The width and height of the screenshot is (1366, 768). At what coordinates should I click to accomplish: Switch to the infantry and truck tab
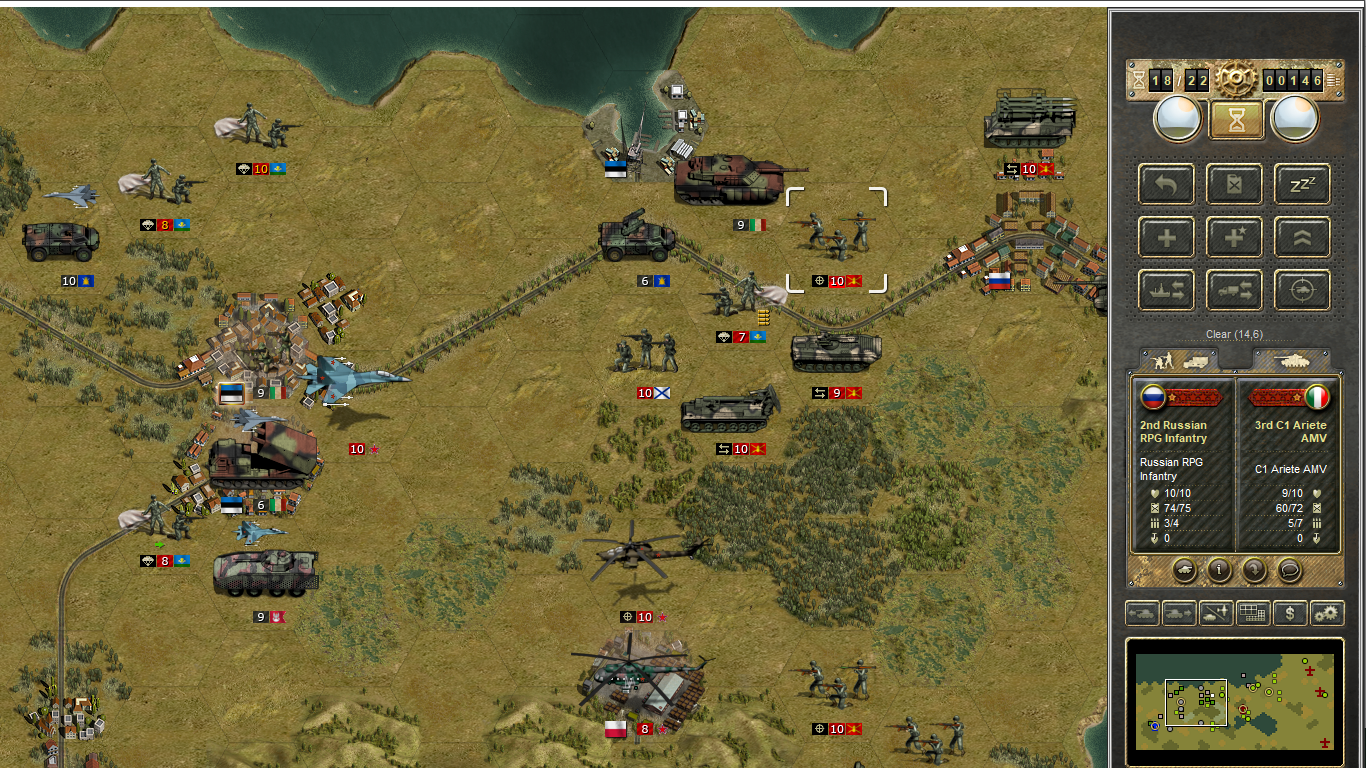(1180, 360)
